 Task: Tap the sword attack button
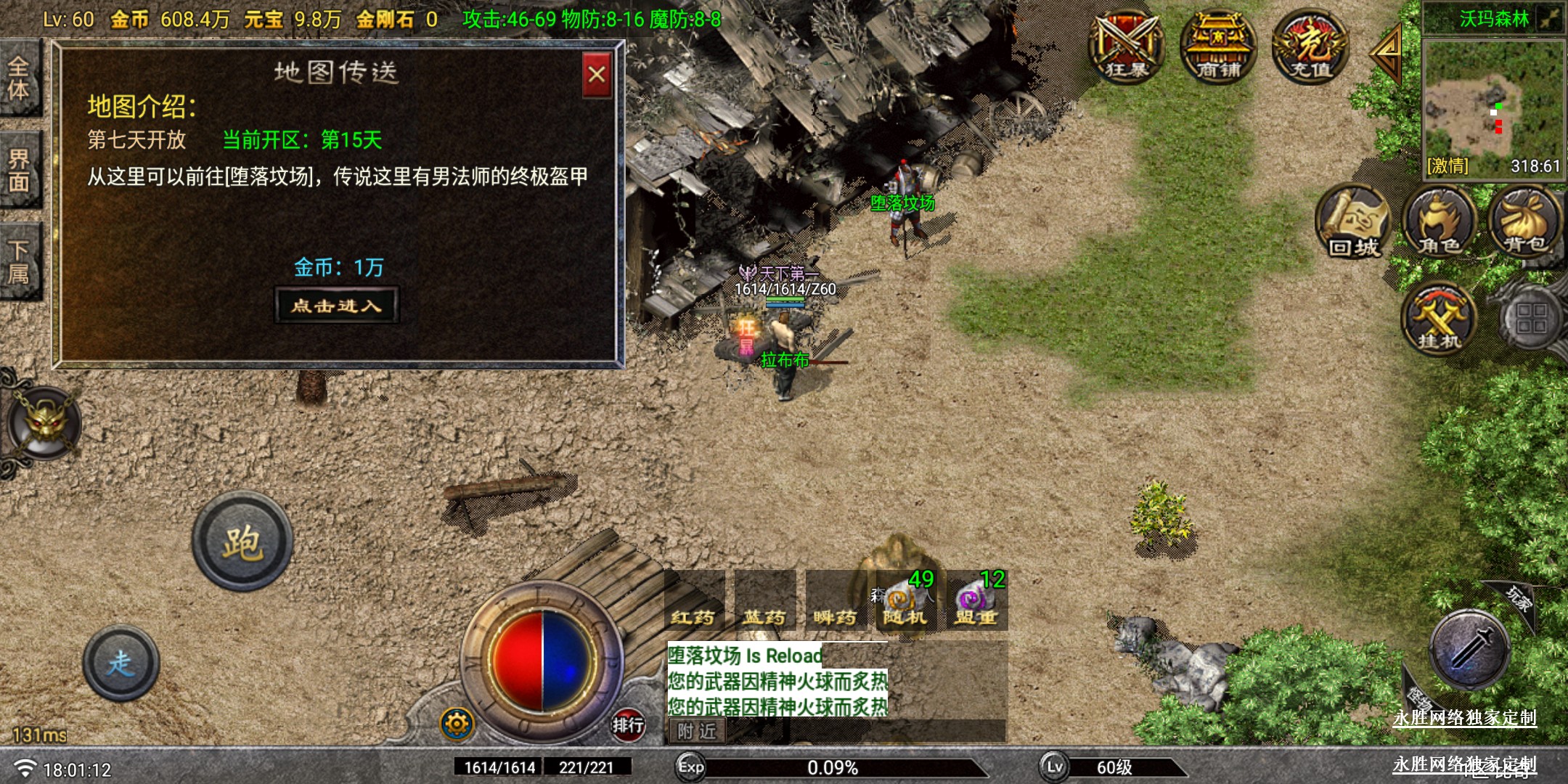(x=1470, y=648)
